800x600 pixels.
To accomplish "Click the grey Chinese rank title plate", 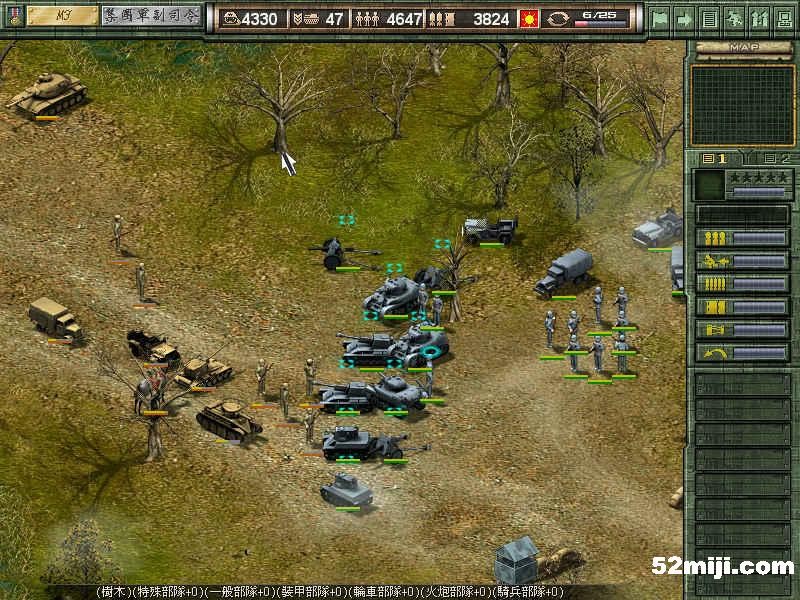I will 150,16.
